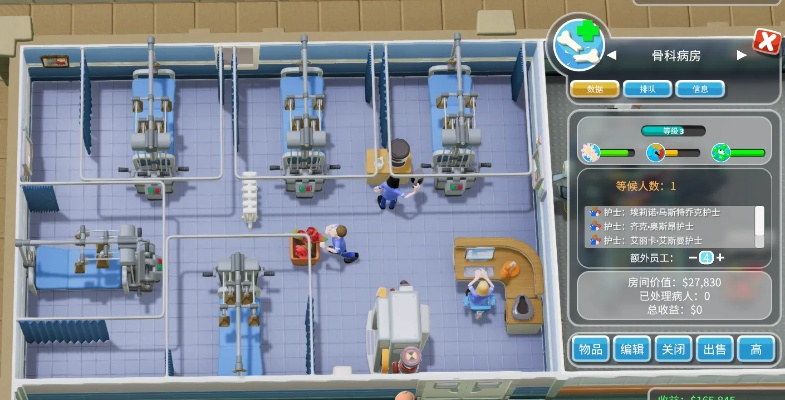Sell the room with the 出售 button

coord(714,349)
